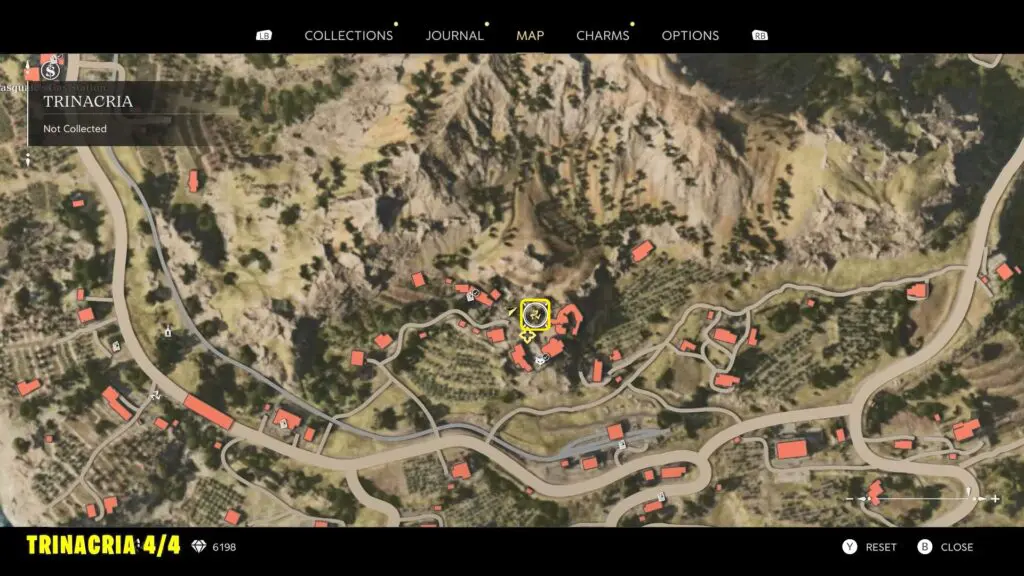Select the Map tab

click(x=530, y=35)
